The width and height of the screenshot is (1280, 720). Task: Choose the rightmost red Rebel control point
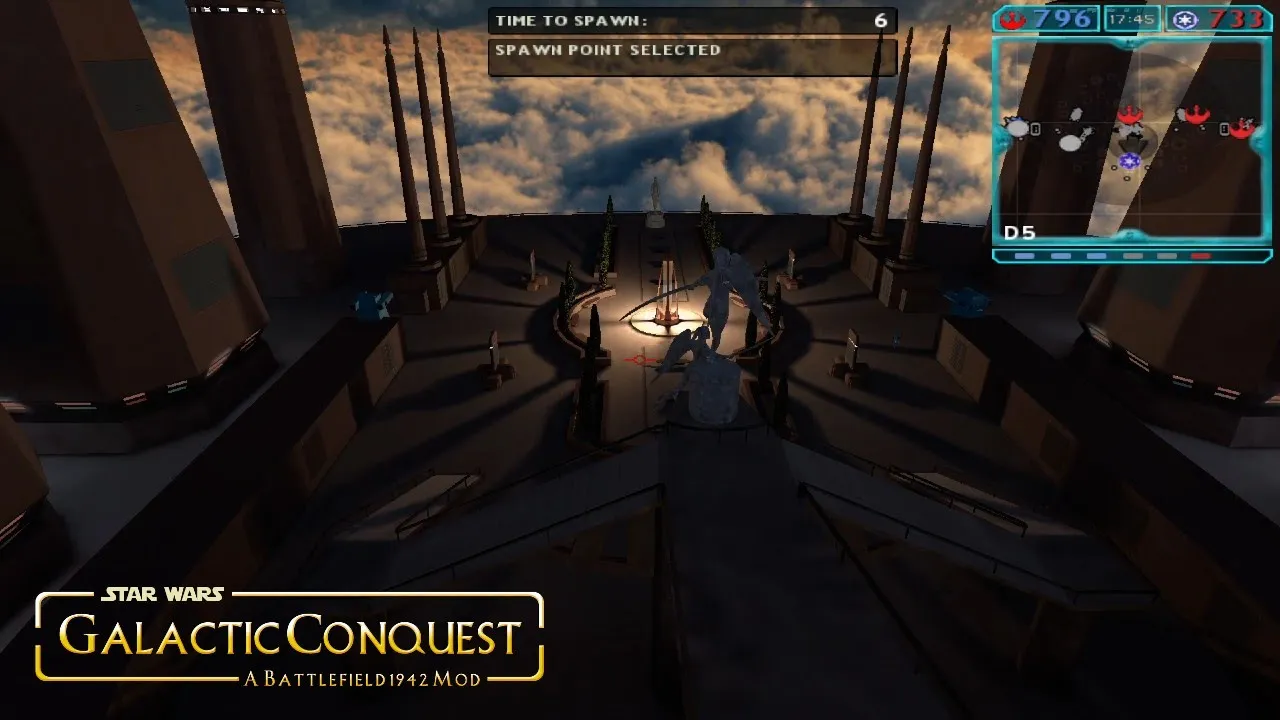coord(1242,127)
